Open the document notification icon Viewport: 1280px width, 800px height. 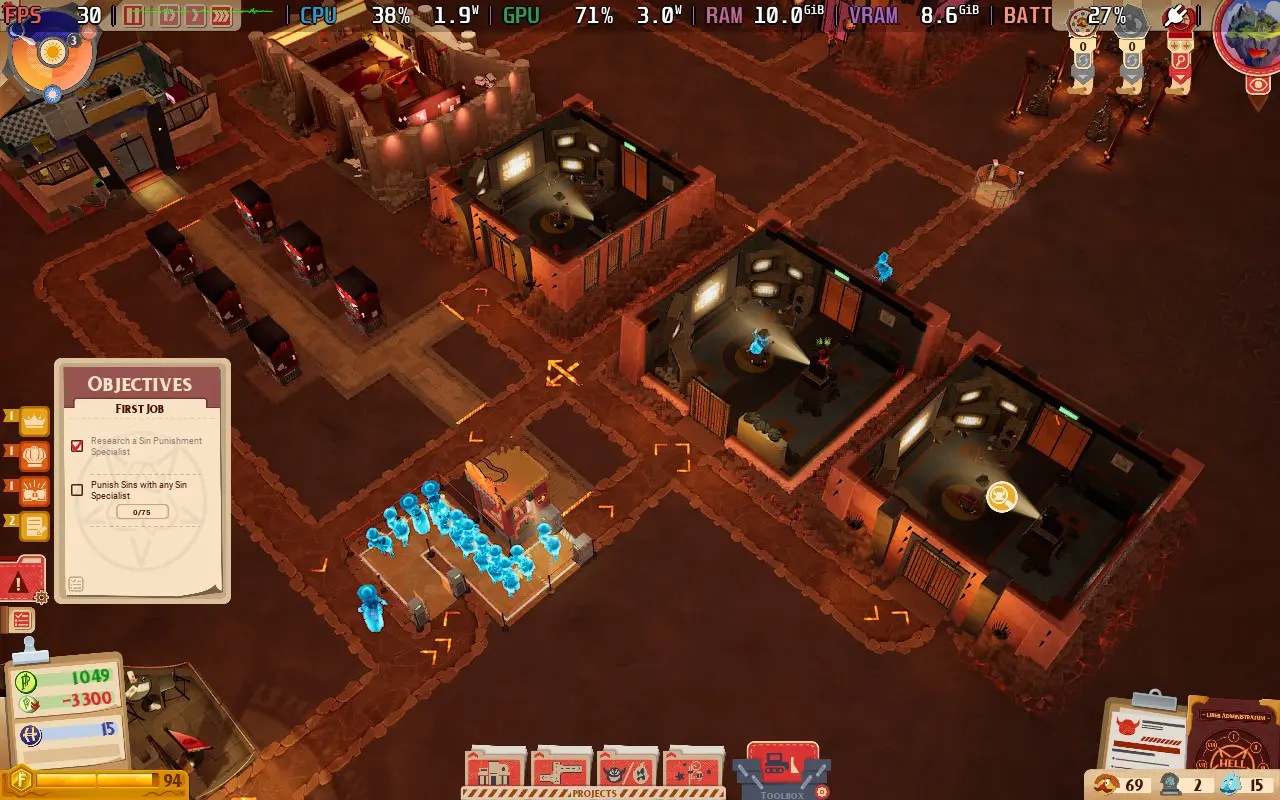pos(34,525)
